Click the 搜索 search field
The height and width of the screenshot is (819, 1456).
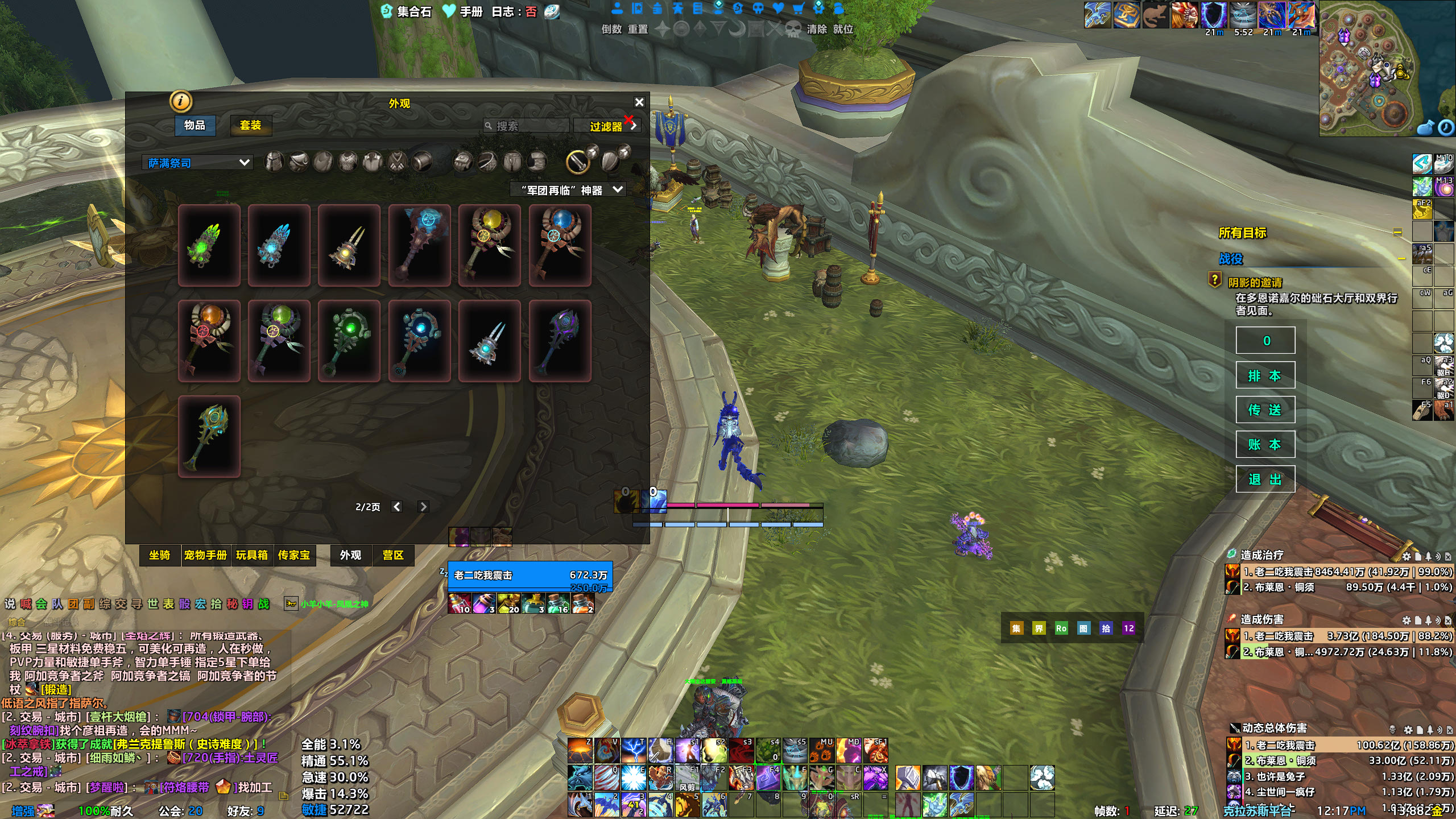(529, 126)
